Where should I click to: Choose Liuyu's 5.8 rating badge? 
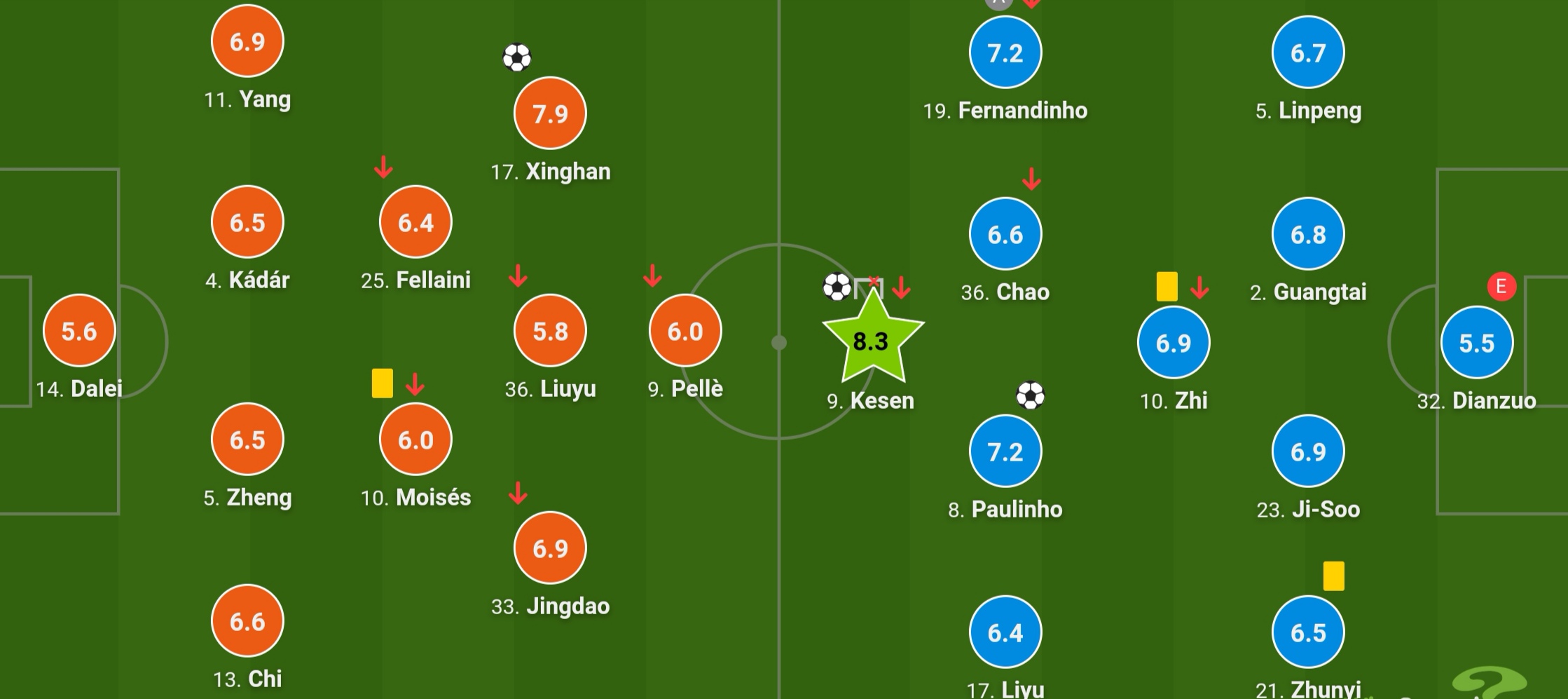pos(550,331)
